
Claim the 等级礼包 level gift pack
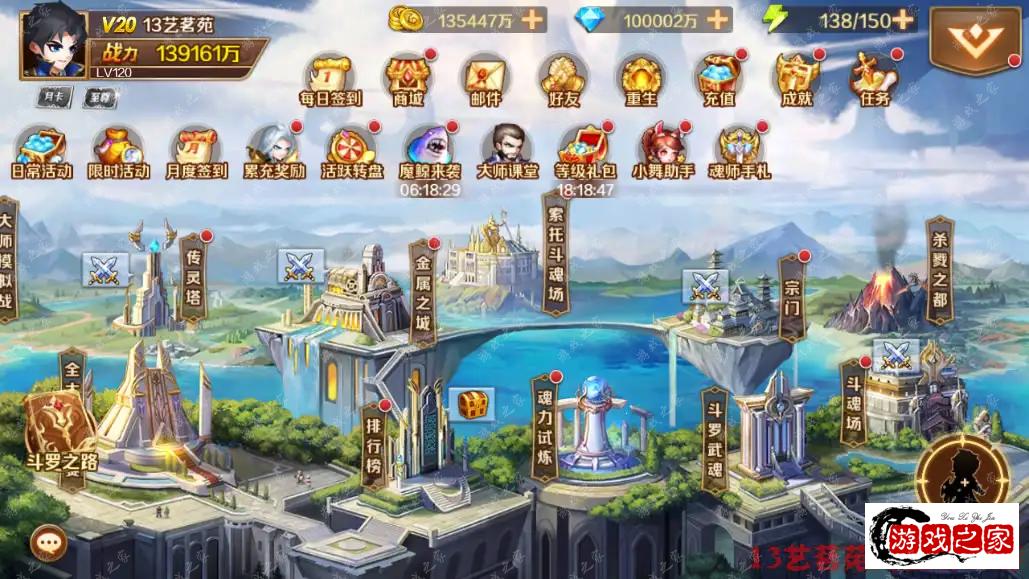point(584,152)
